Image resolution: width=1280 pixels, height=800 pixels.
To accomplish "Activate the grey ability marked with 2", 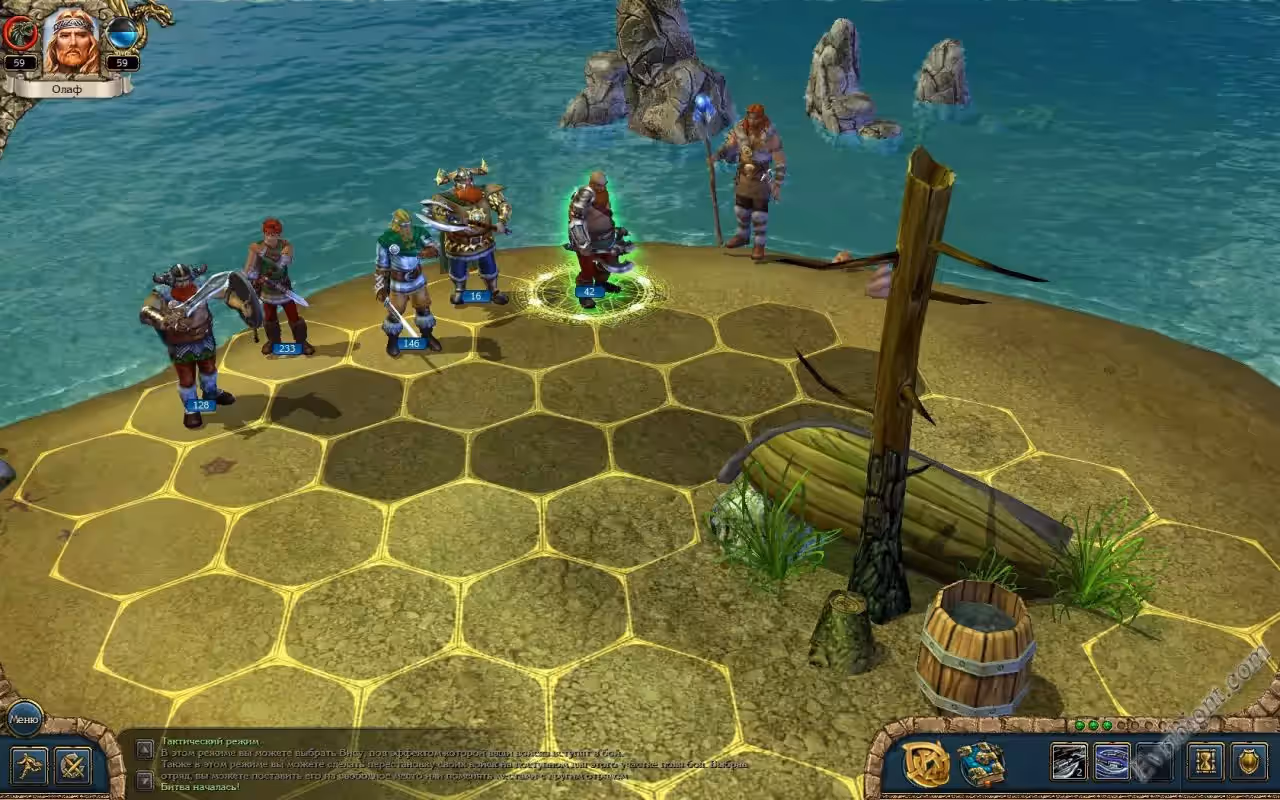I will click(x=1068, y=762).
